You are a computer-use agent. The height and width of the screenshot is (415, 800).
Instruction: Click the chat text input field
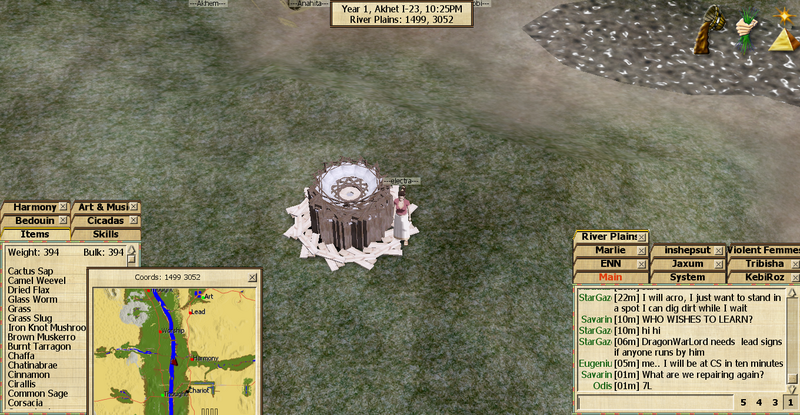(650, 401)
